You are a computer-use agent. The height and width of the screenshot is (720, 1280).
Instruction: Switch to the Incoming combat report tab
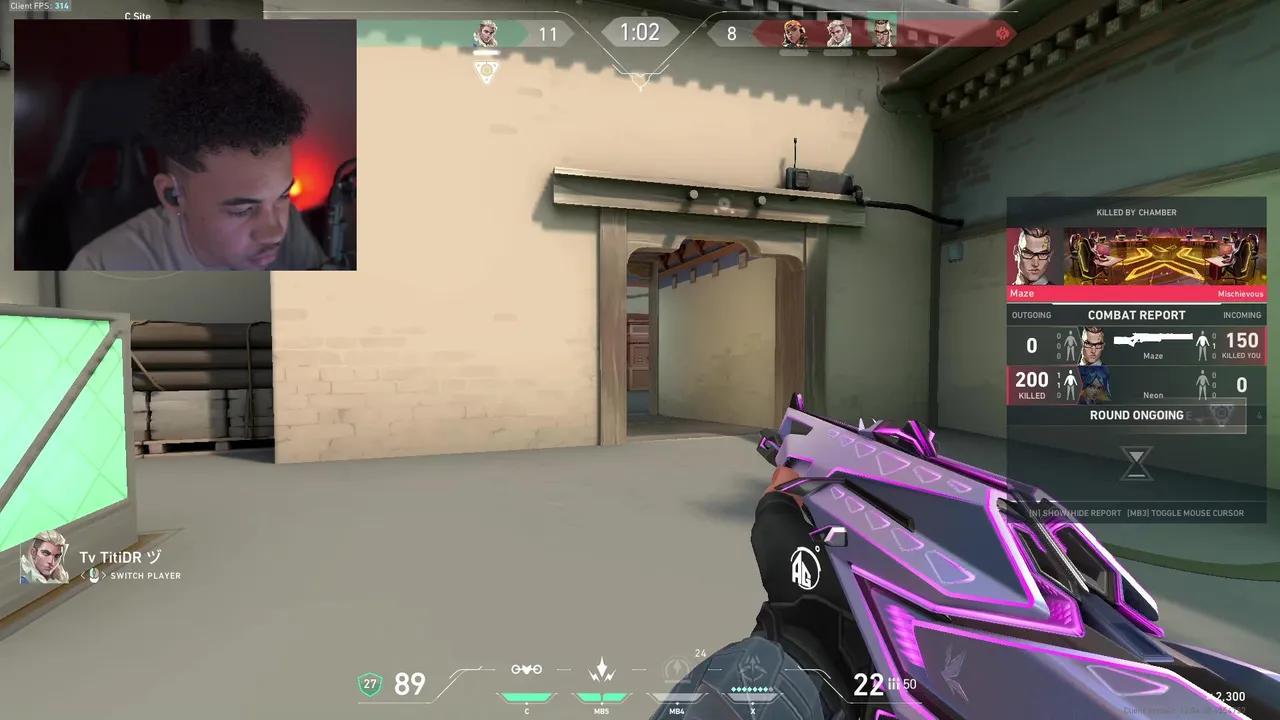[1242, 315]
